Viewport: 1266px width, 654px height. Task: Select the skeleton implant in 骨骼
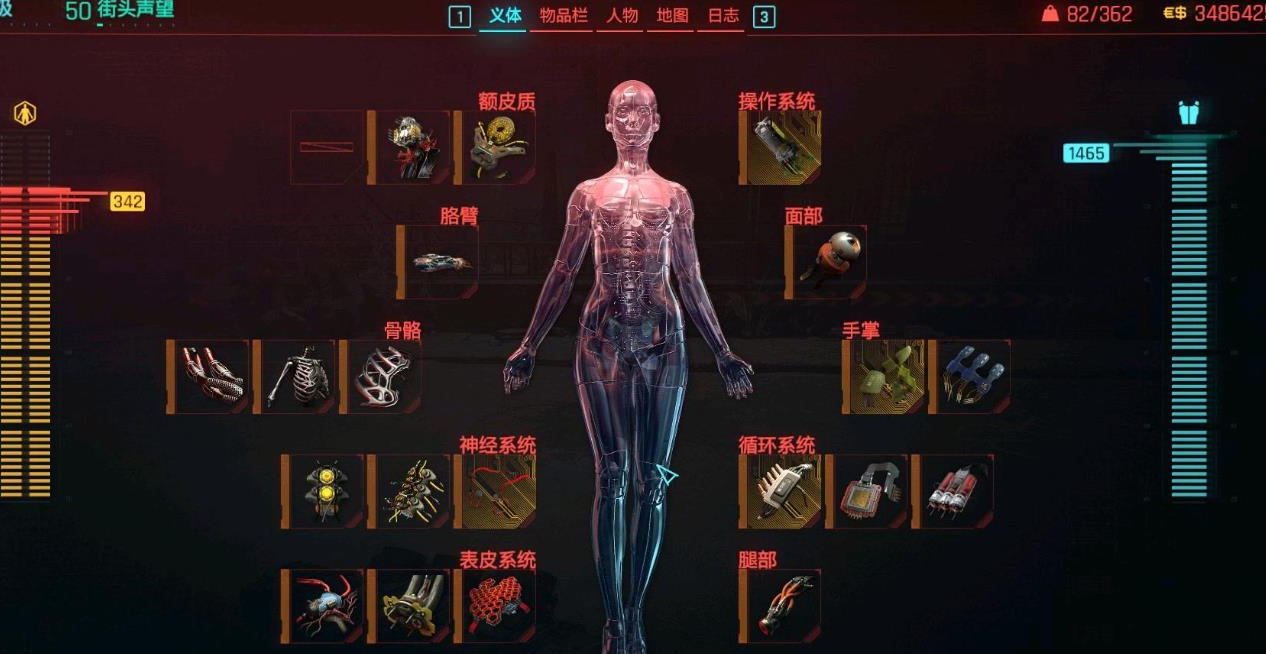pos(294,377)
